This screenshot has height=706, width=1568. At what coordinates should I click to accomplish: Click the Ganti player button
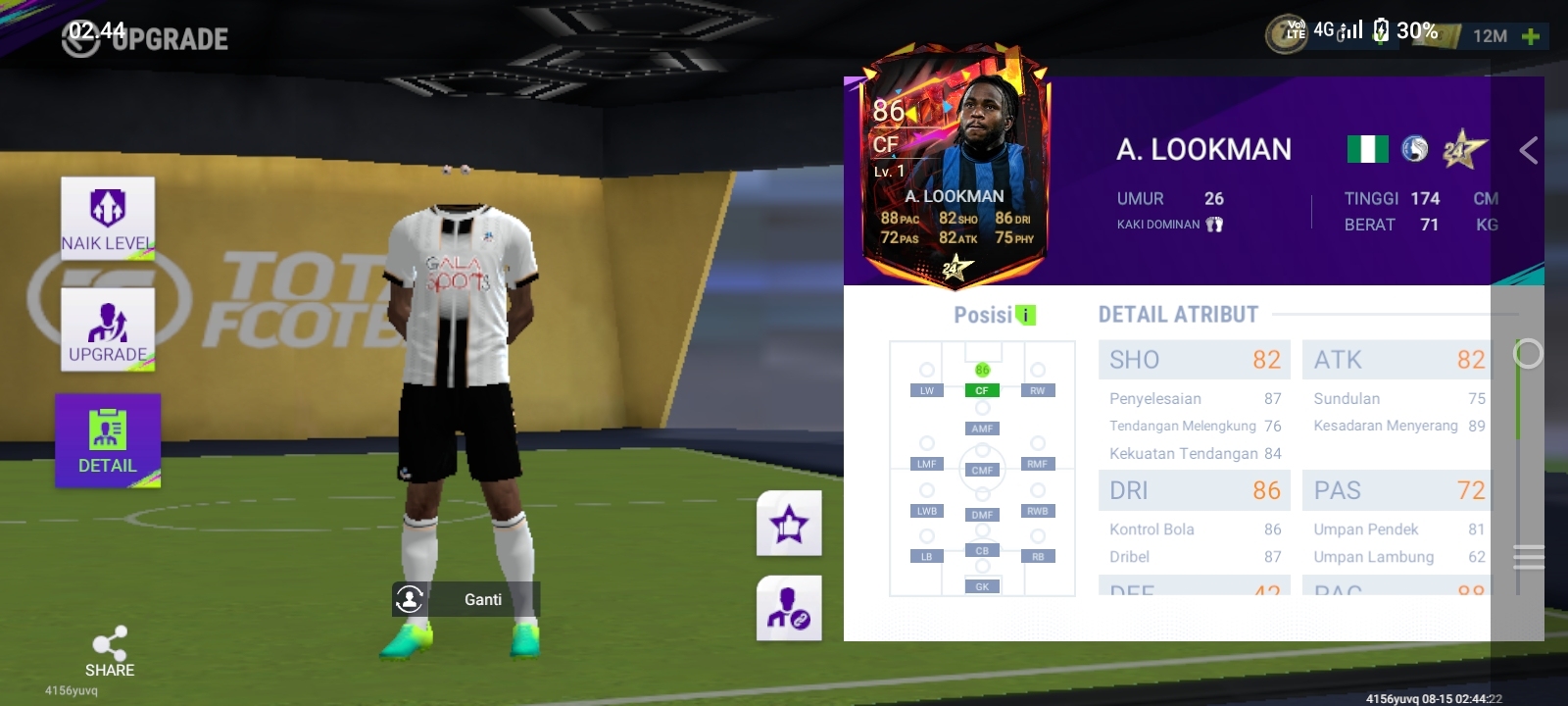pyautogui.click(x=466, y=599)
